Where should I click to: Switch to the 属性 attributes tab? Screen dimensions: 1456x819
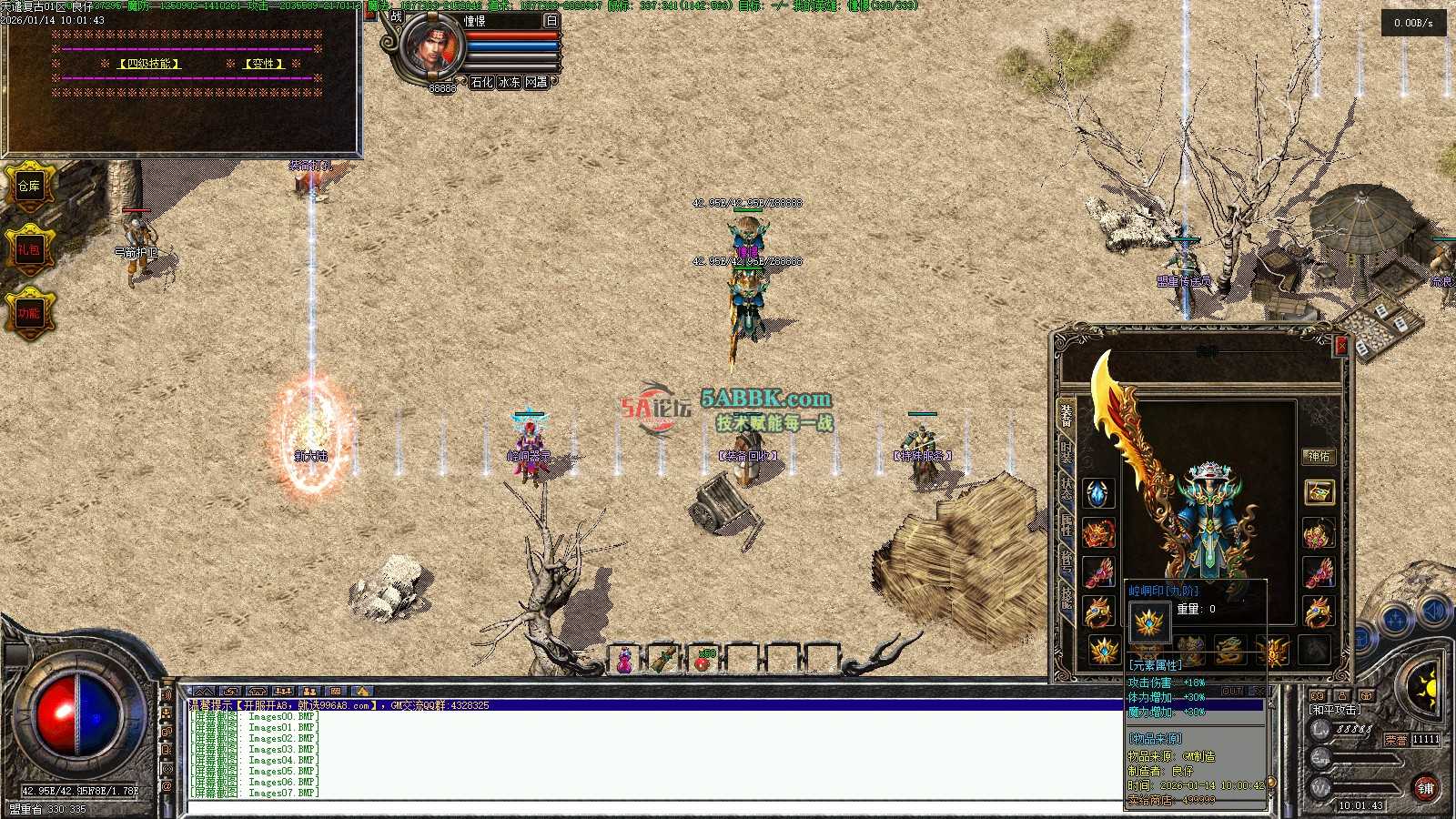coord(1066,524)
